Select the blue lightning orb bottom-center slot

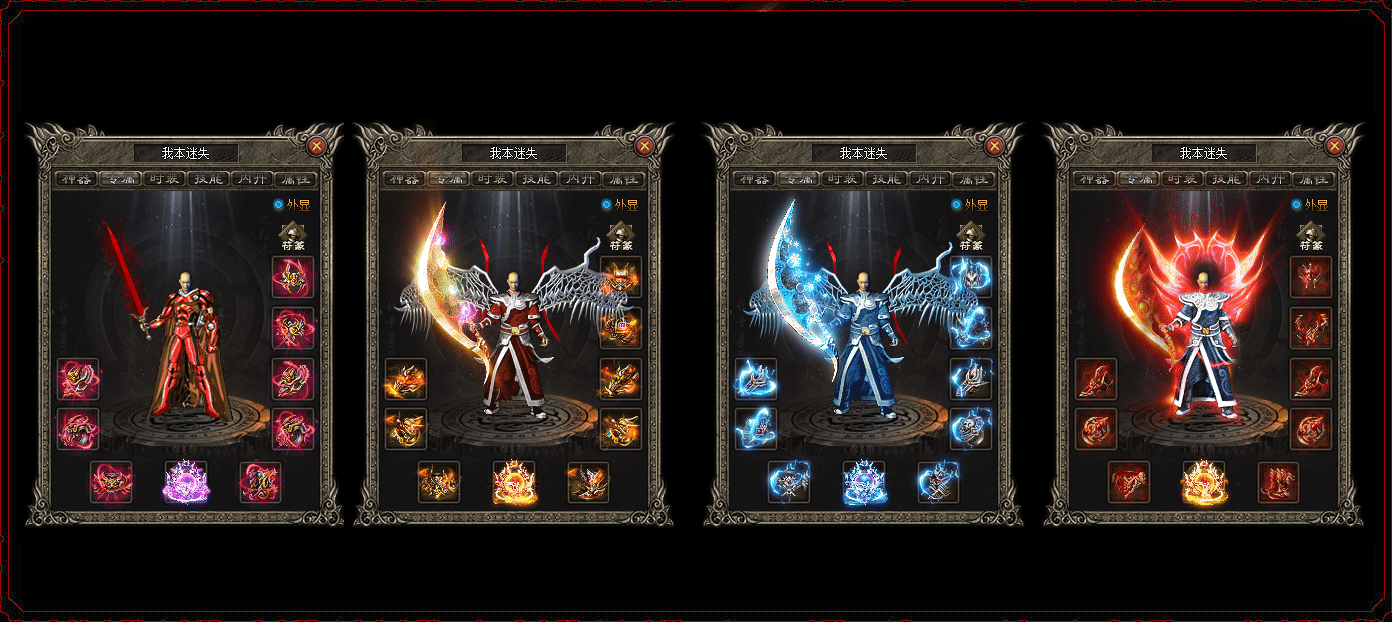point(864,482)
